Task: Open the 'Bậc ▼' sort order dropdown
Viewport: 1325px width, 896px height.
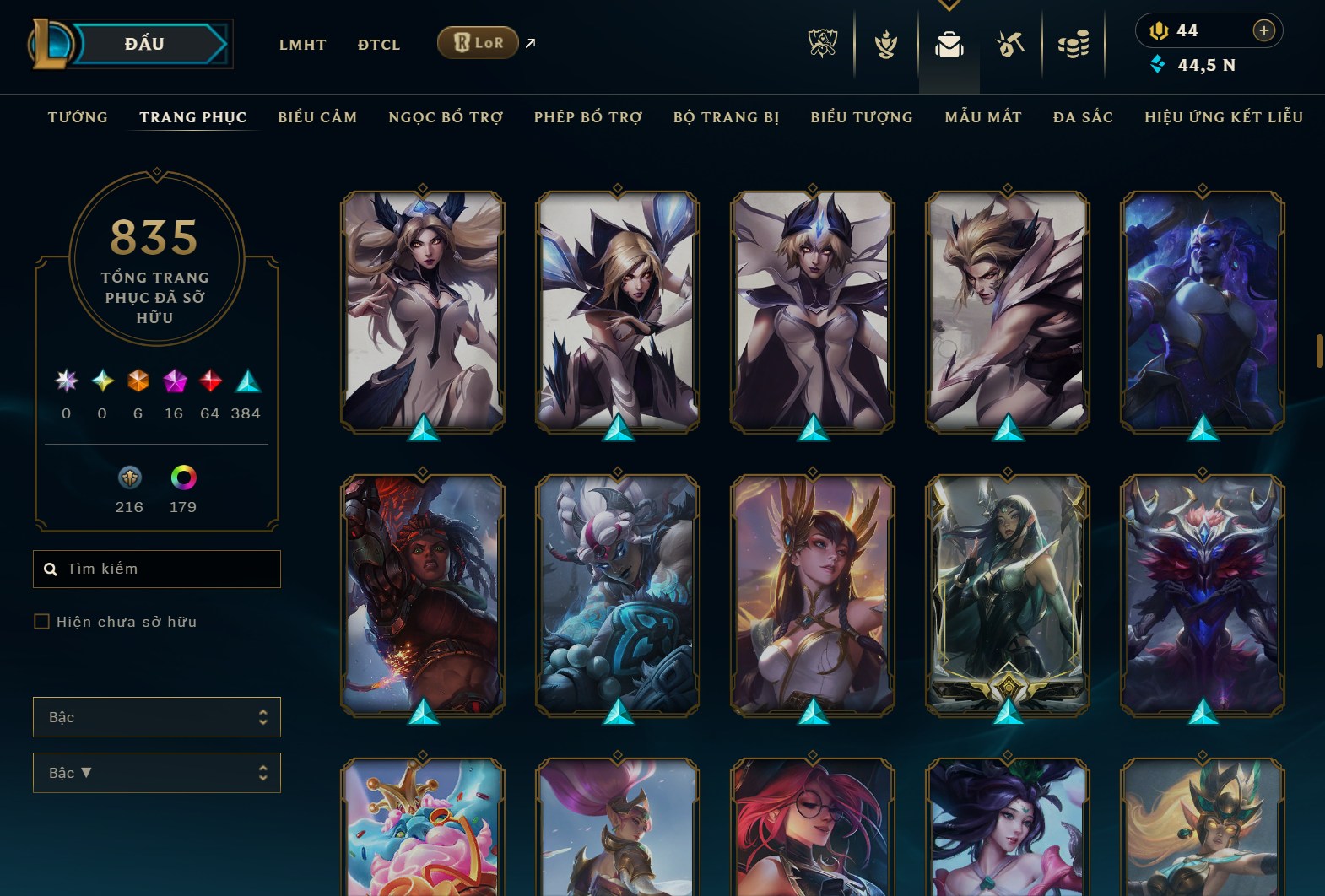Action: [x=157, y=772]
